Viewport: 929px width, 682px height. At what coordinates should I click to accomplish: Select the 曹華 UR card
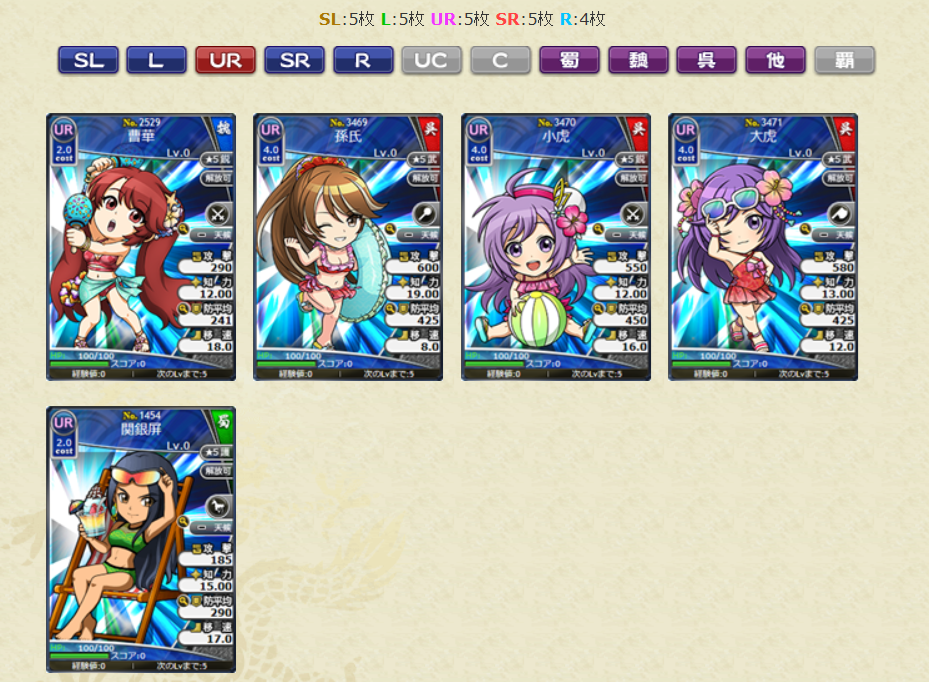click(141, 247)
